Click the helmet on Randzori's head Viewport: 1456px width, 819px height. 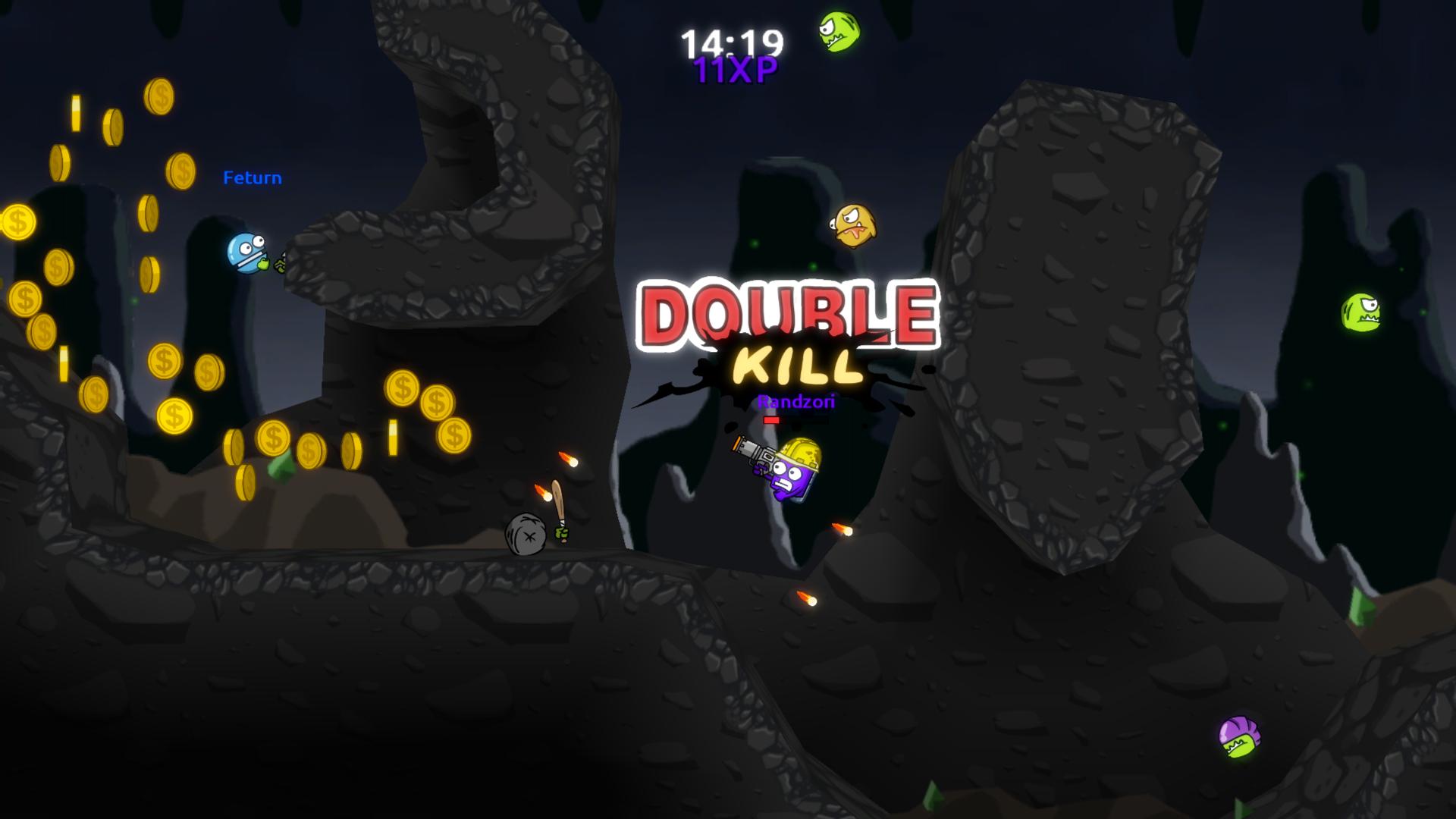[x=800, y=449]
